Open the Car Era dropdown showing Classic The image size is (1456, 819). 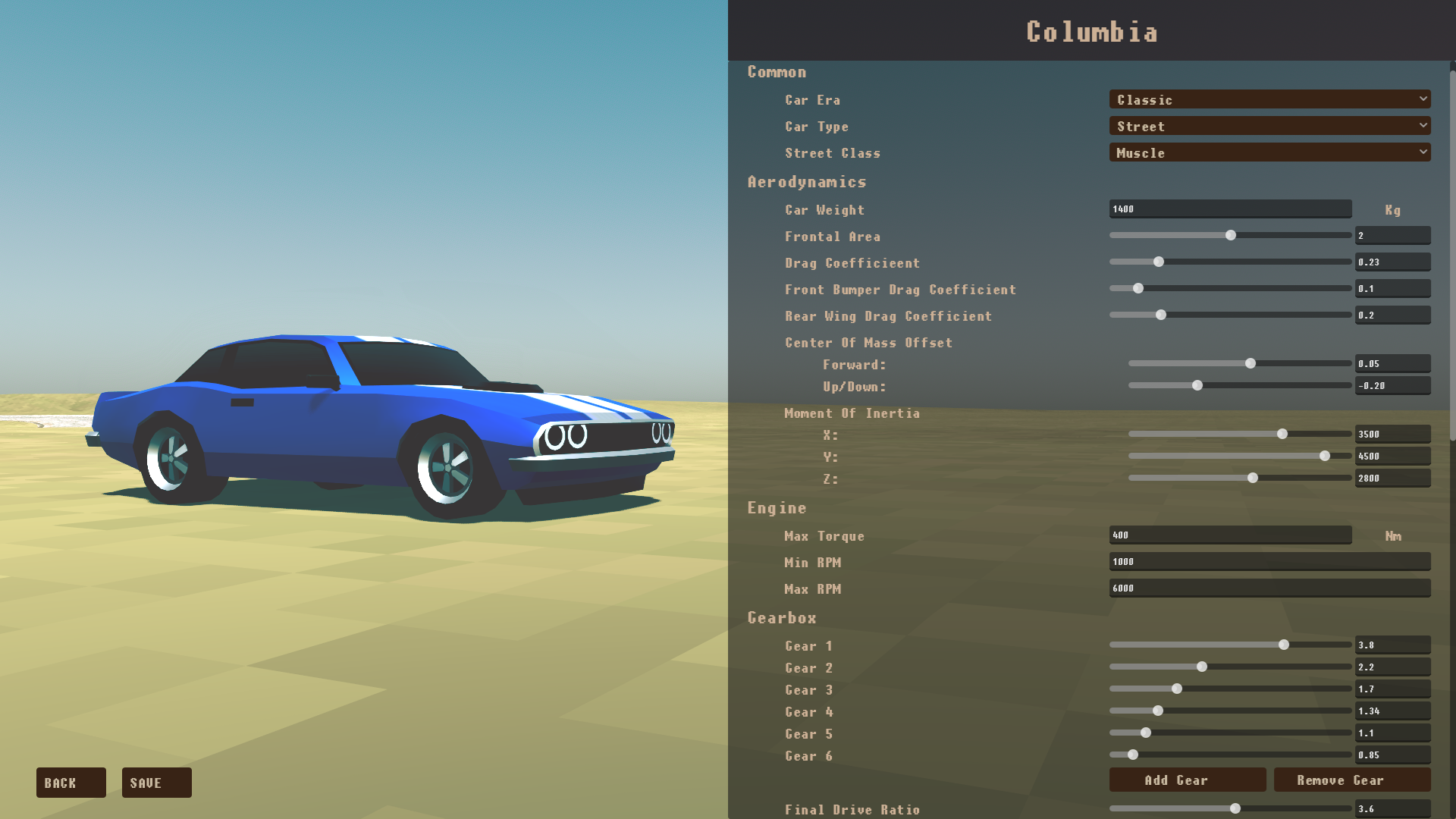pos(1269,99)
